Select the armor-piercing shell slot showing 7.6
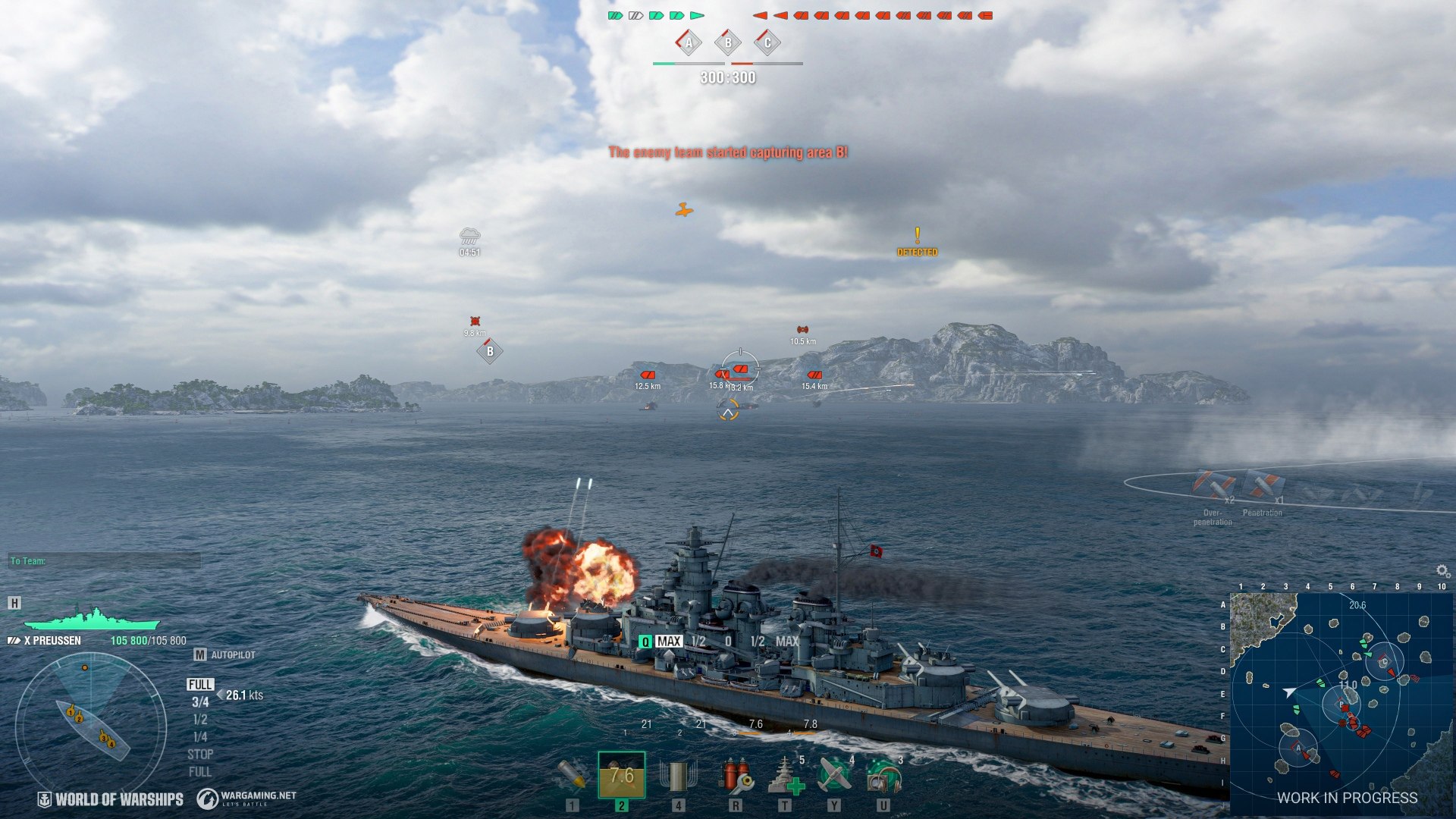This screenshot has height=819, width=1456. click(621, 774)
